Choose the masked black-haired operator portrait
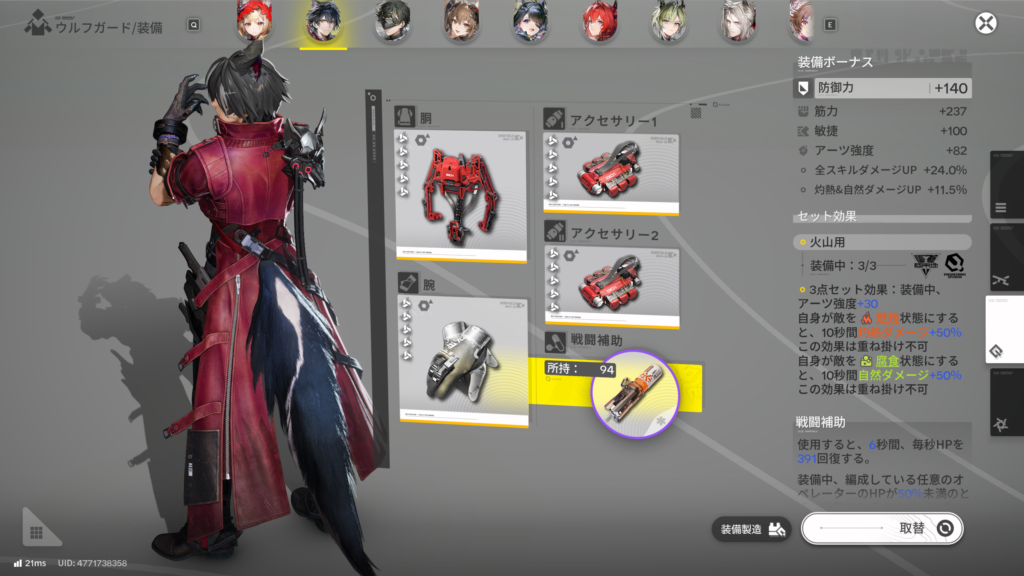1024x576 pixels. pyautogui.click(x=392, y=22)
